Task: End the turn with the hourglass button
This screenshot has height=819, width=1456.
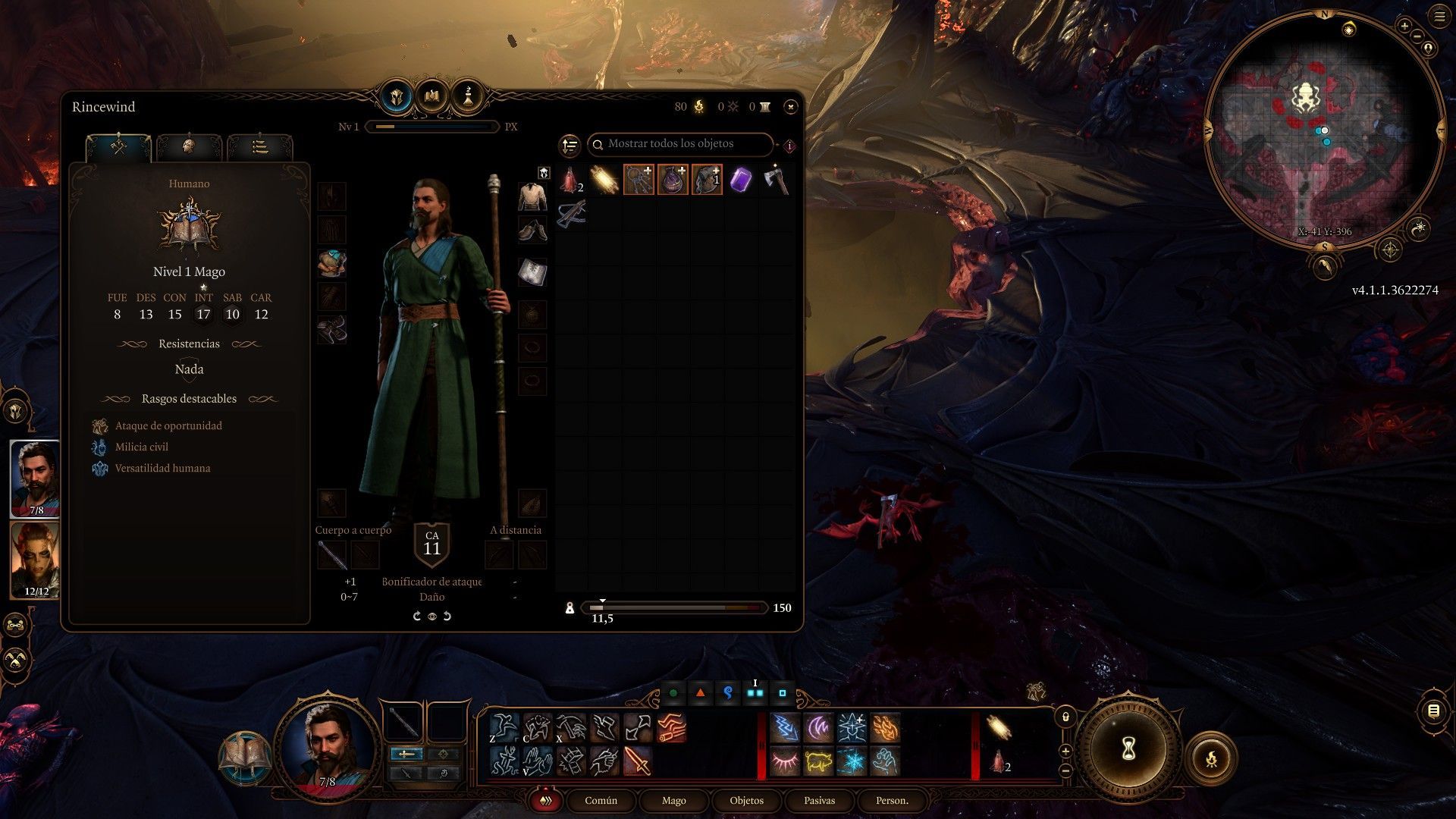Action: click(1128, 750)
